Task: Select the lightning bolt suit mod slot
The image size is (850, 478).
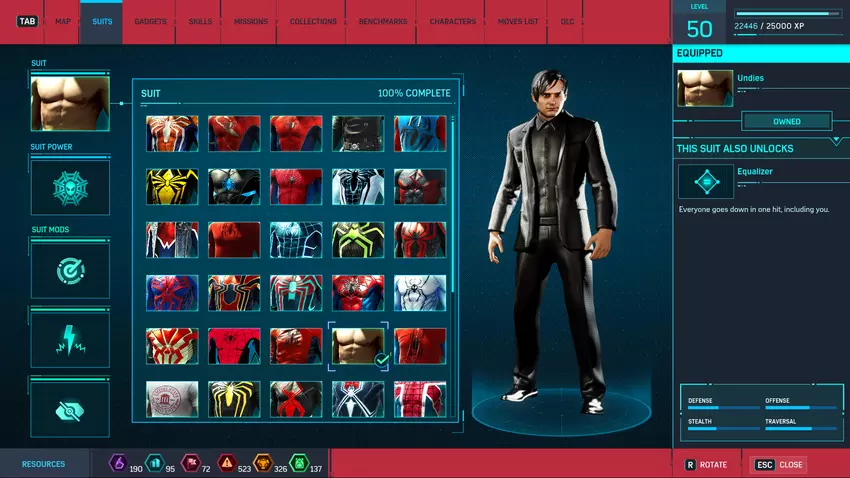Action: [x=70, y=340]
